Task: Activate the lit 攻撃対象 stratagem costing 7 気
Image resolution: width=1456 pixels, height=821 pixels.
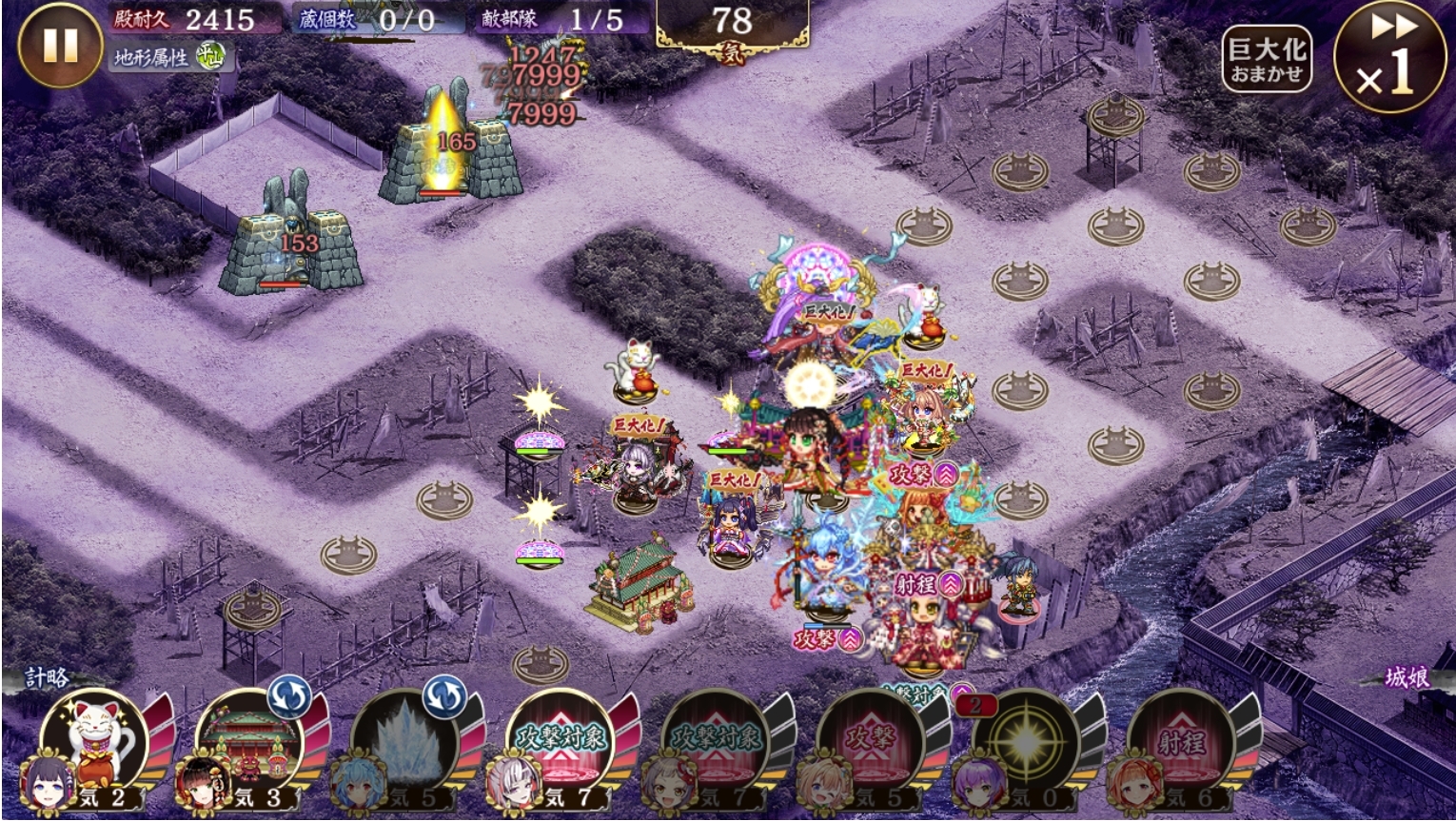Action: [x=560, y=742]
